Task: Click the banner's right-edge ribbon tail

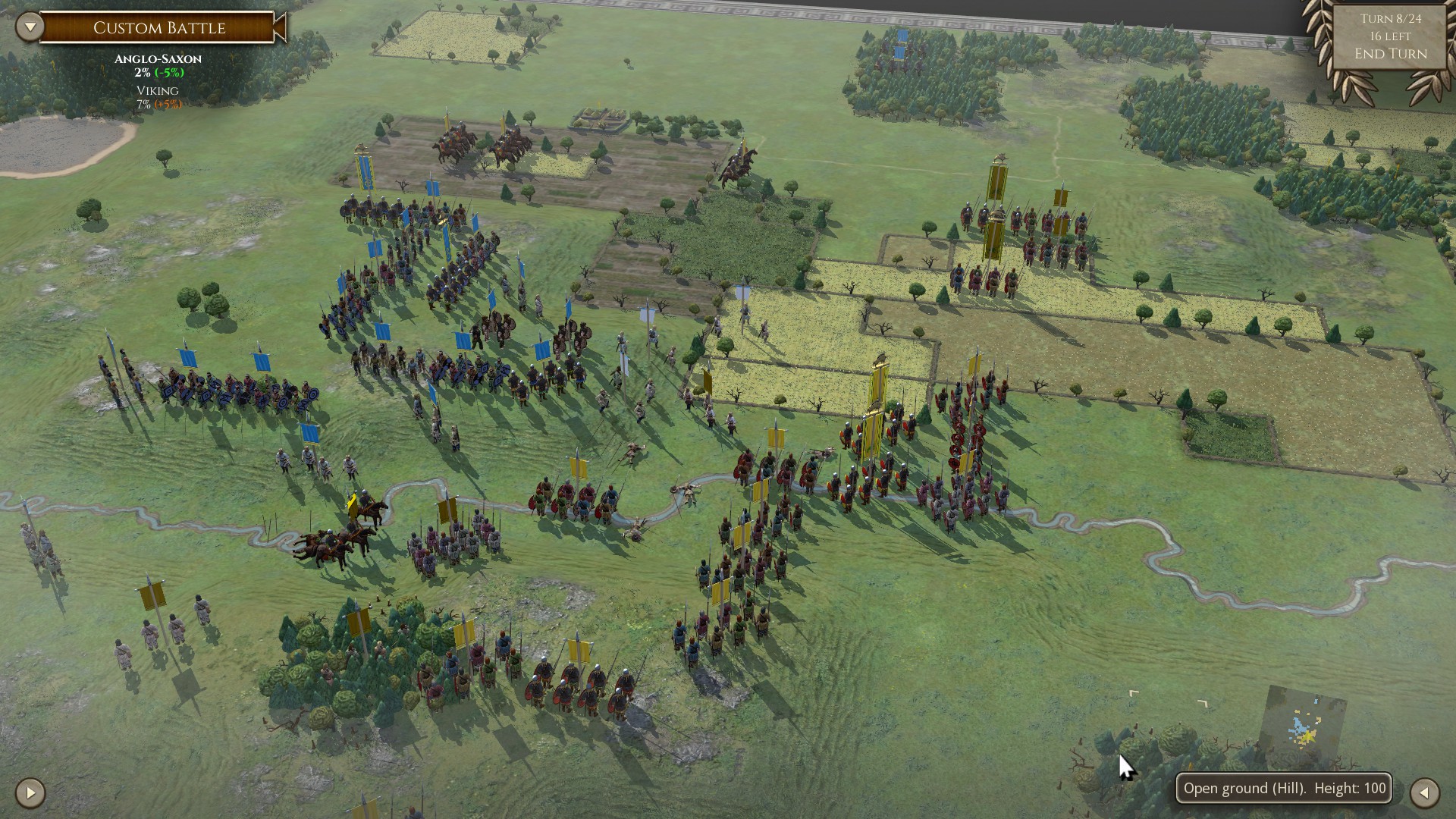Action: (281, 28)
